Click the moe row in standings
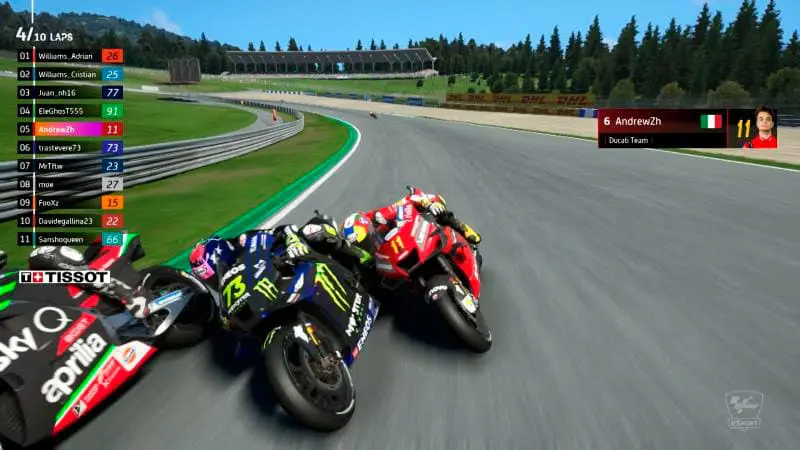This screenshot has width=800, height=450. click(x=68, y=184)
